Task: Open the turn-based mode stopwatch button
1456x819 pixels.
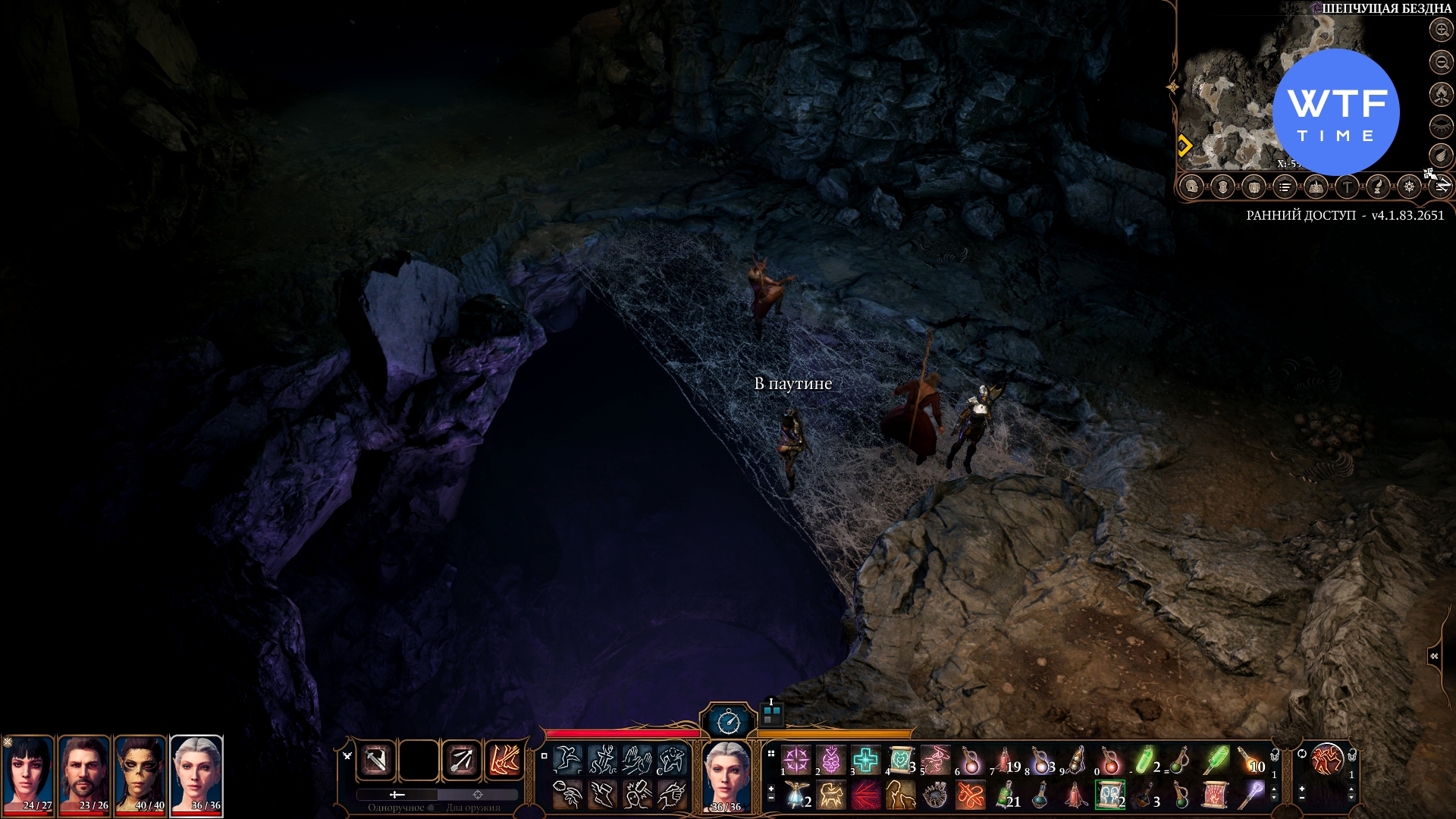Action: pos(729,721)
